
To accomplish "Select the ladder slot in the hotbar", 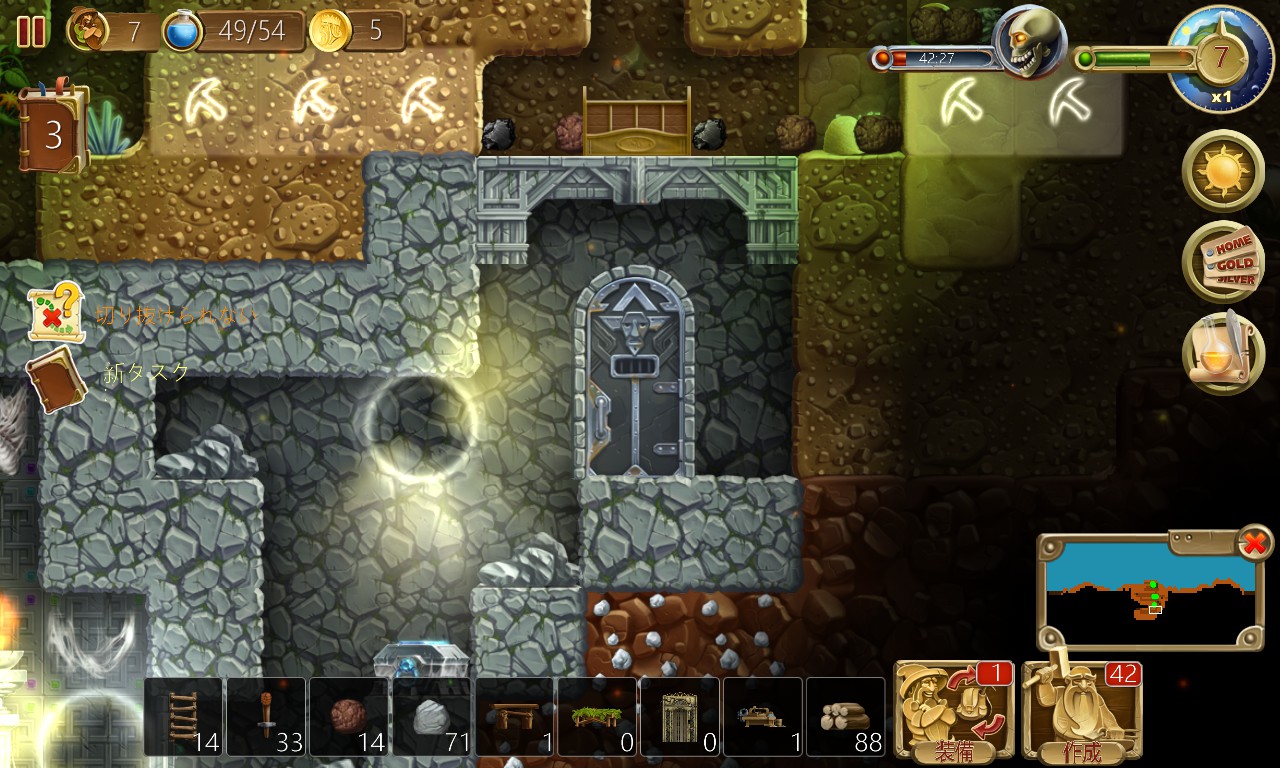I will (185, 716).
